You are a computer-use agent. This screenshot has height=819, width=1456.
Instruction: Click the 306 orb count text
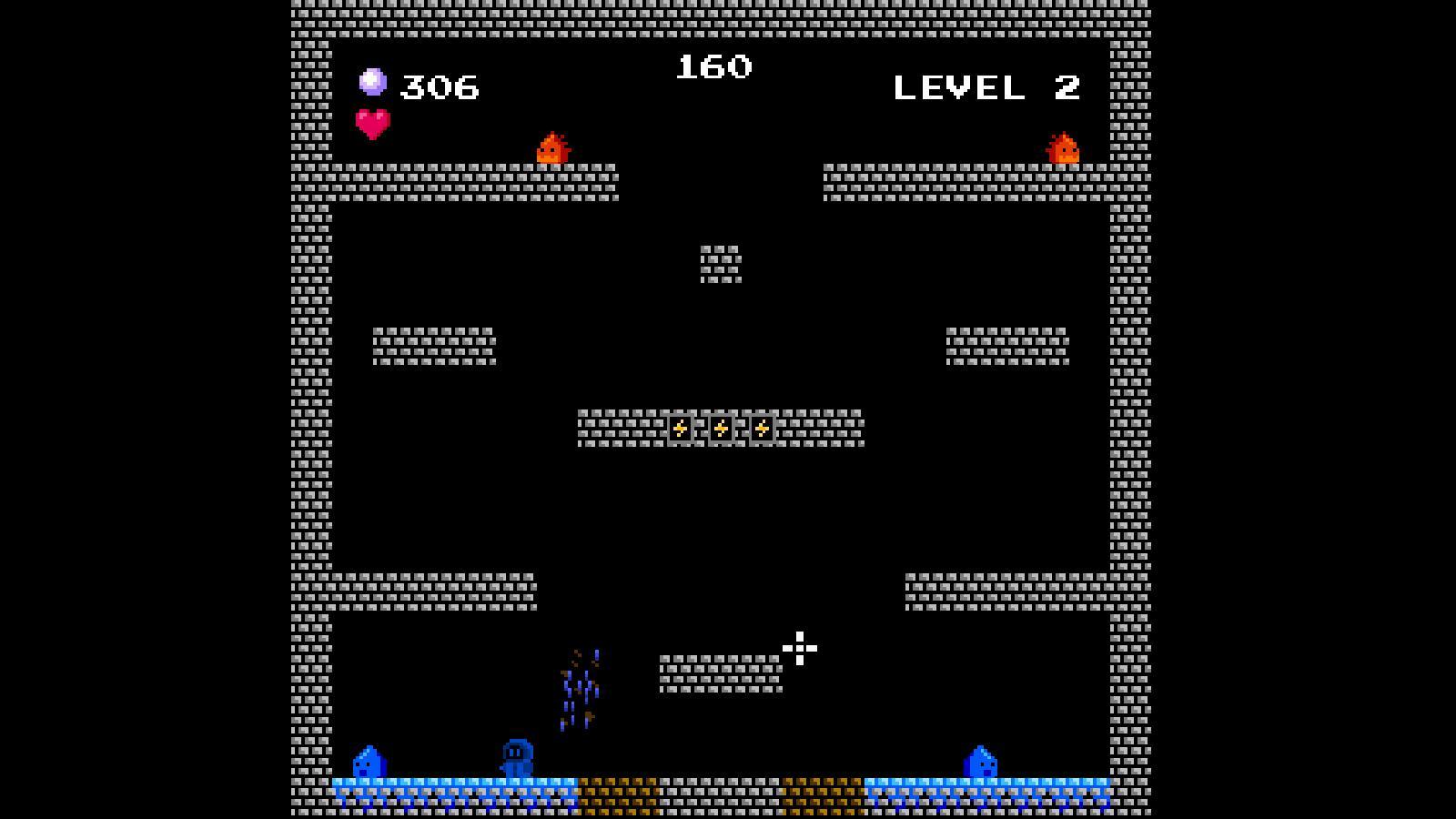[439, 85]
